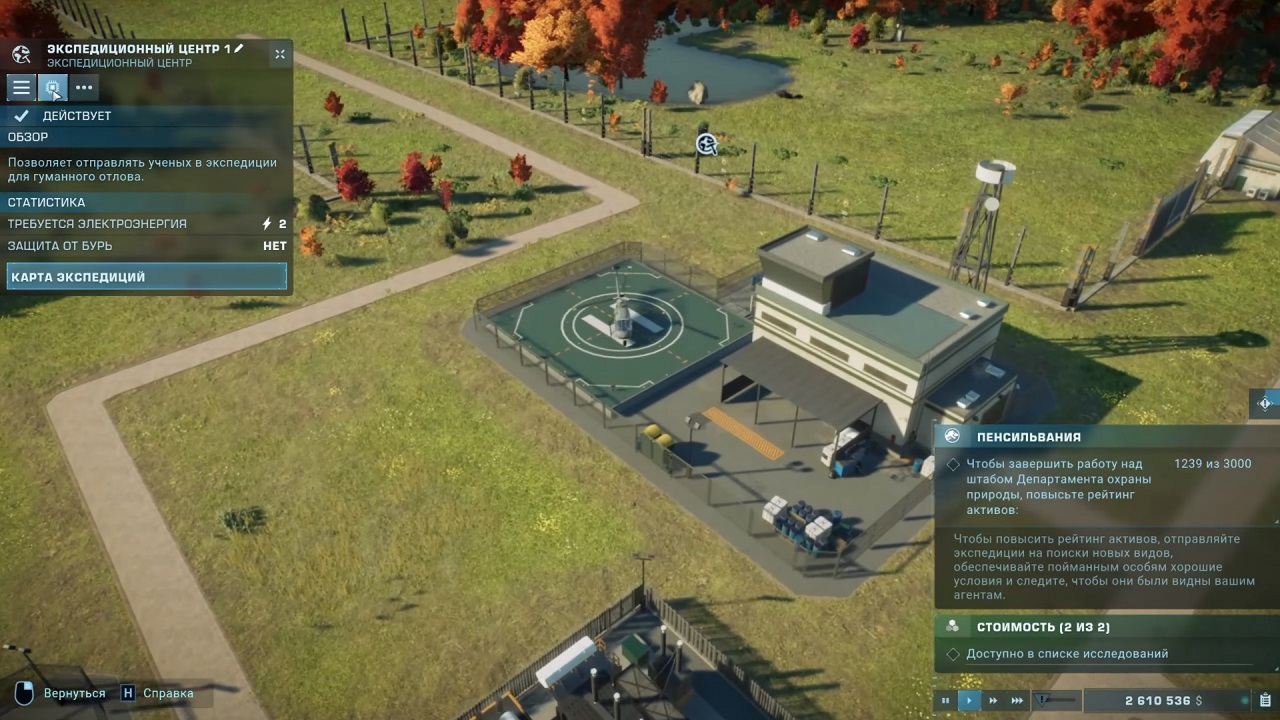Viewport: 1280px width, 720px height.
Task: Click the building marker icon above fence
Action: 707,145
